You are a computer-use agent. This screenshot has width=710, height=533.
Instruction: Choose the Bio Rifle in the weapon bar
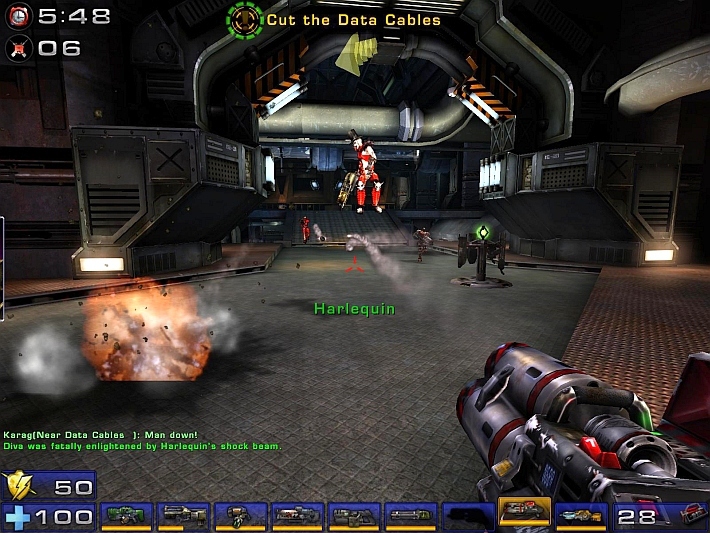coord(240,514)
